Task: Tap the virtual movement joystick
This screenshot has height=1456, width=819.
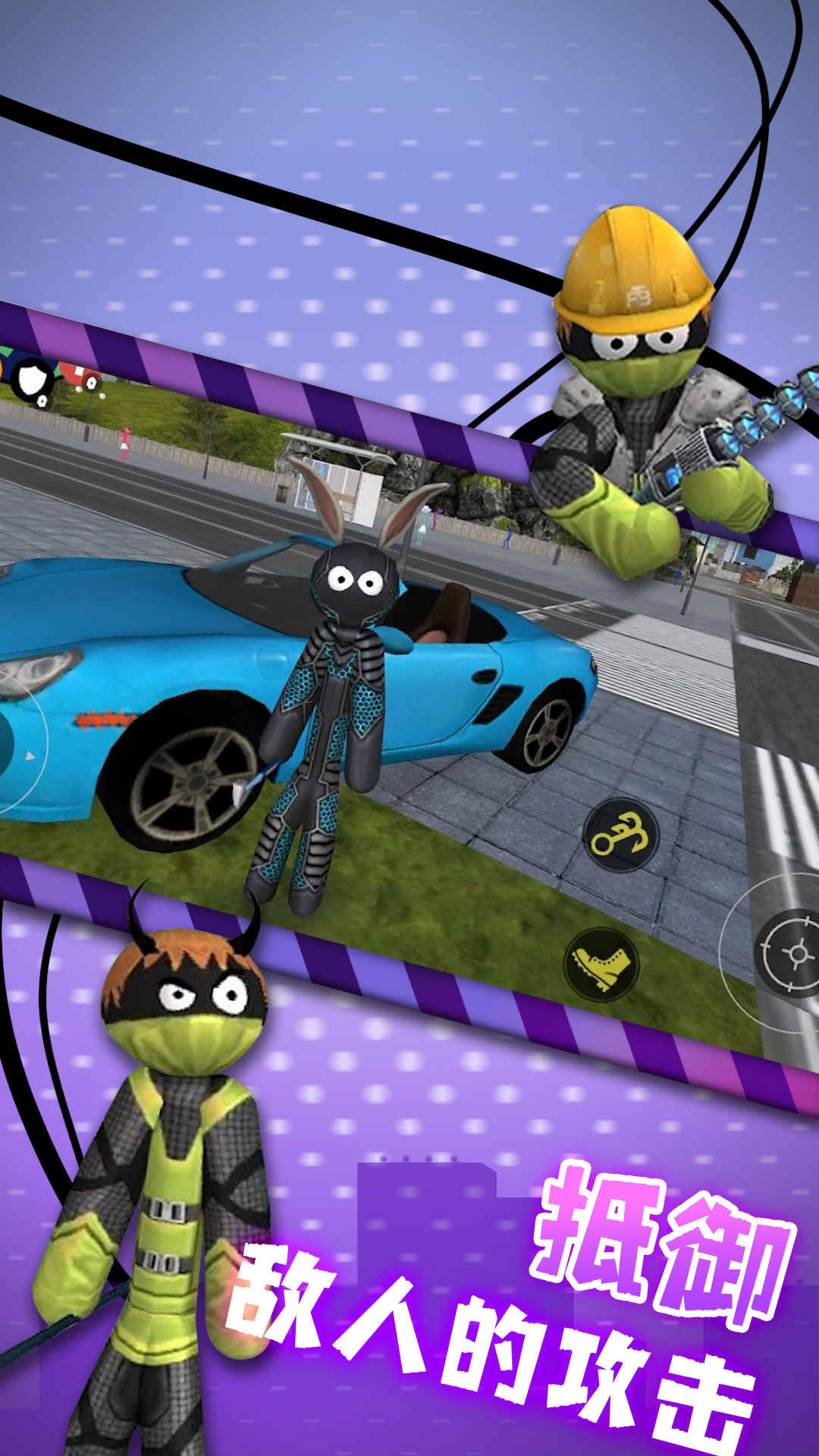Action: click(9, 745)
